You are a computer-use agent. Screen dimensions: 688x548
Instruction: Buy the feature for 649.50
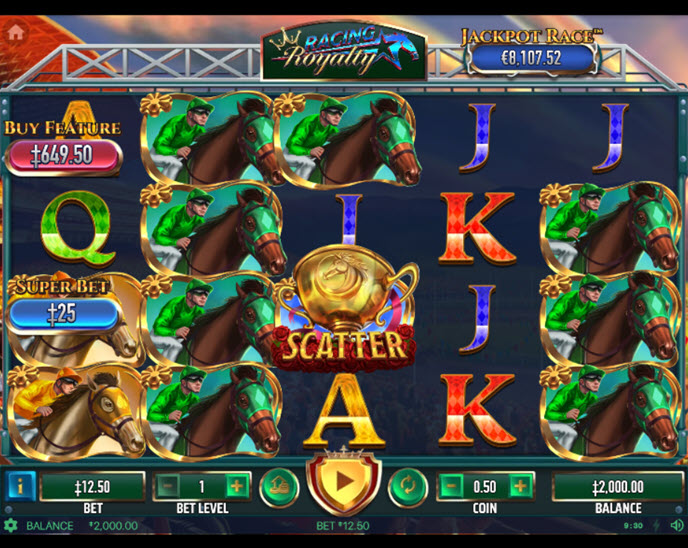64,155
